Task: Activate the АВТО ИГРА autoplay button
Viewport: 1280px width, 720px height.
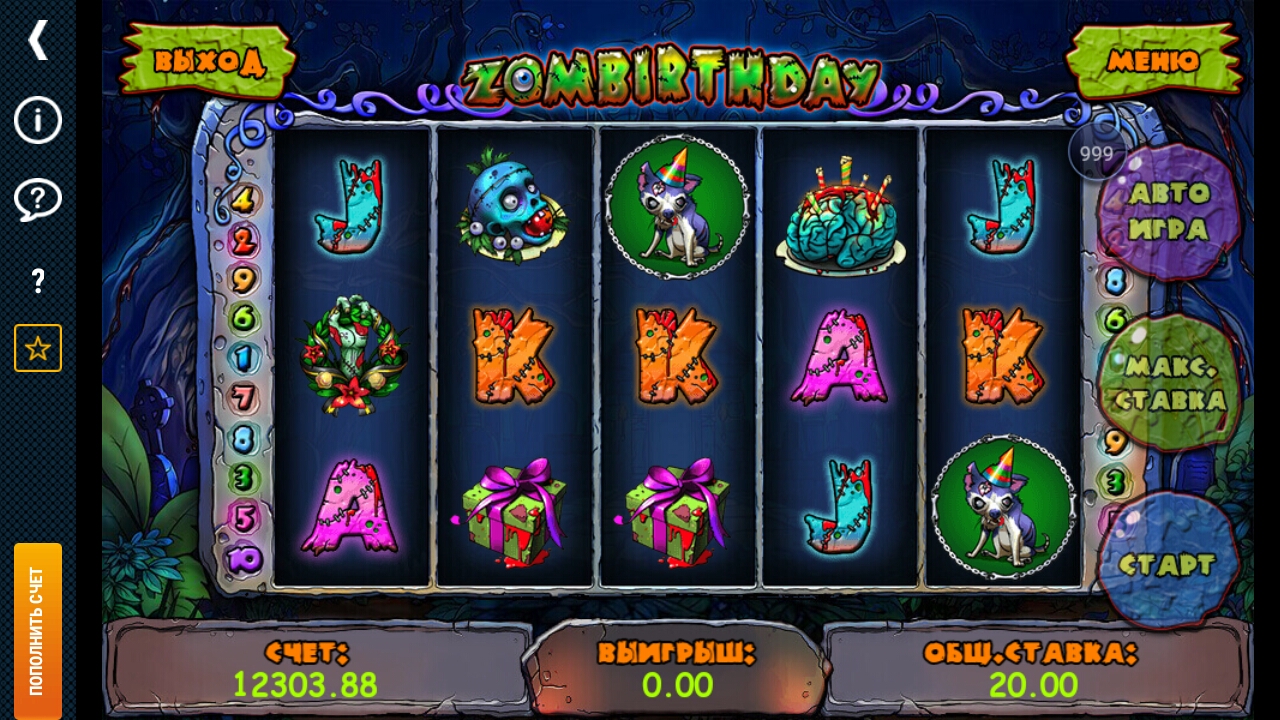Action: [1168, 212]
